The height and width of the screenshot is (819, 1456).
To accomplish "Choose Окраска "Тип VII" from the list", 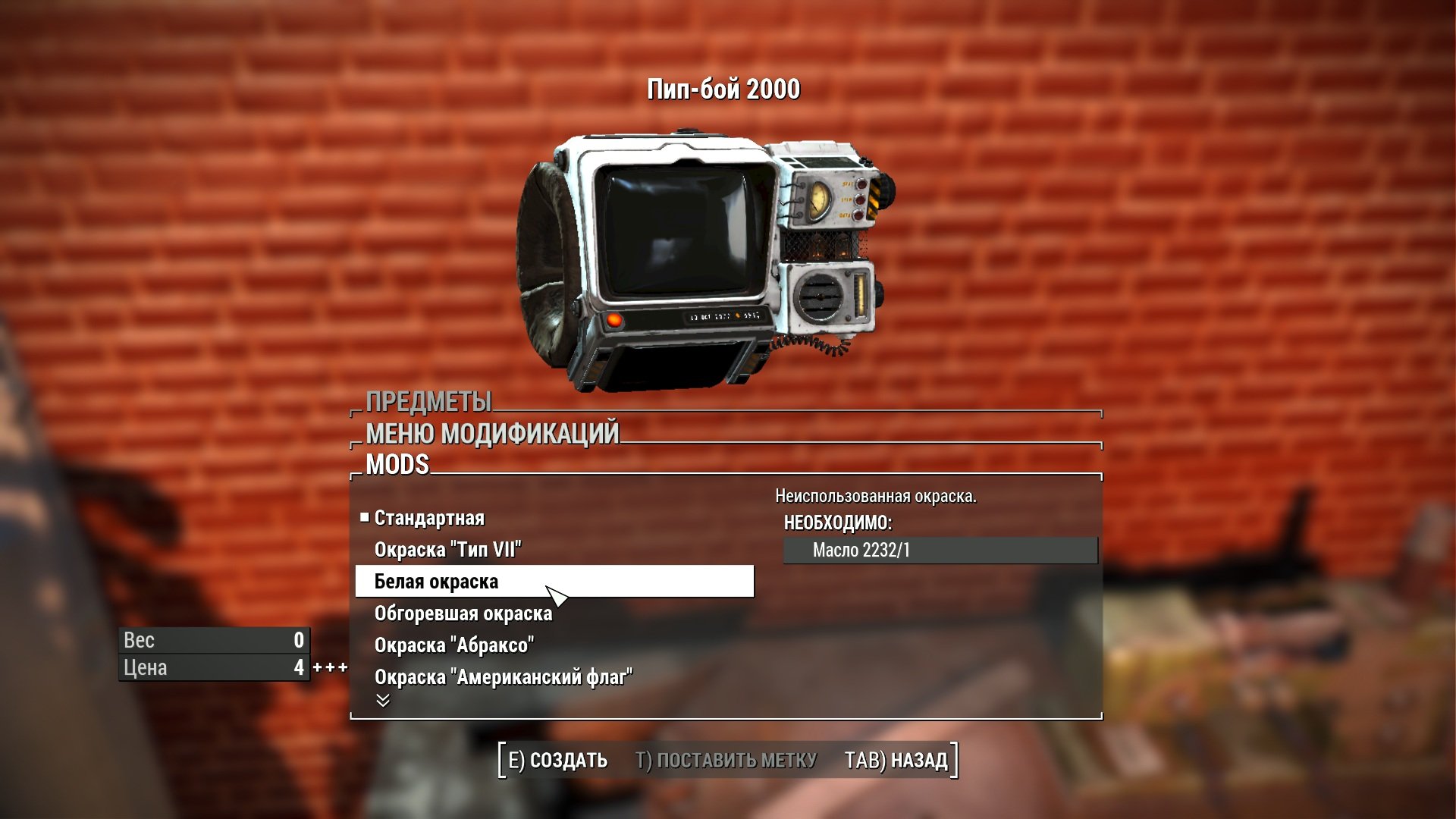I will pyautogui.click(x=447, y=550).
